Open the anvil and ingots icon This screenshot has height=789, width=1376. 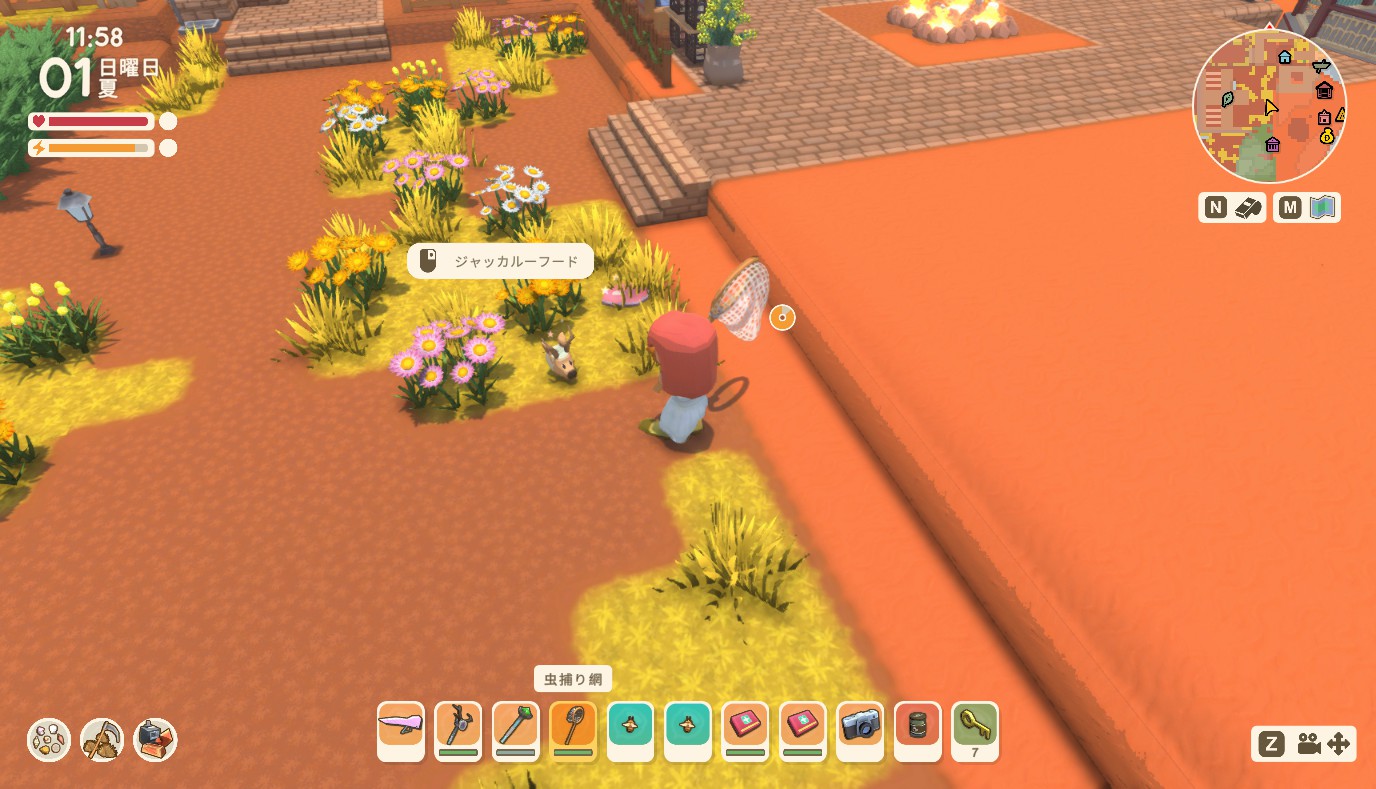pos(155,740)
